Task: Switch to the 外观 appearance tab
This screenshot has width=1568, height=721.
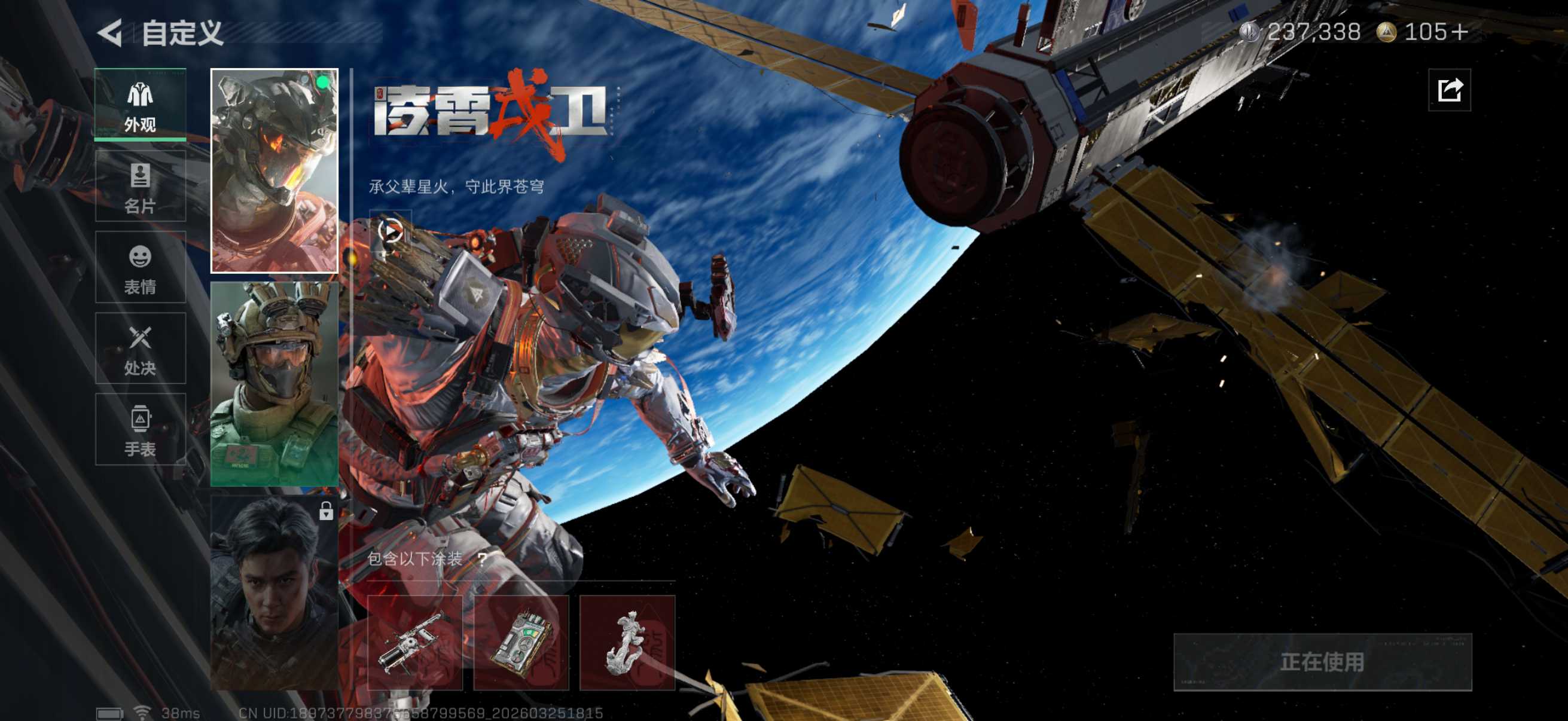Action: click(141, 105)
